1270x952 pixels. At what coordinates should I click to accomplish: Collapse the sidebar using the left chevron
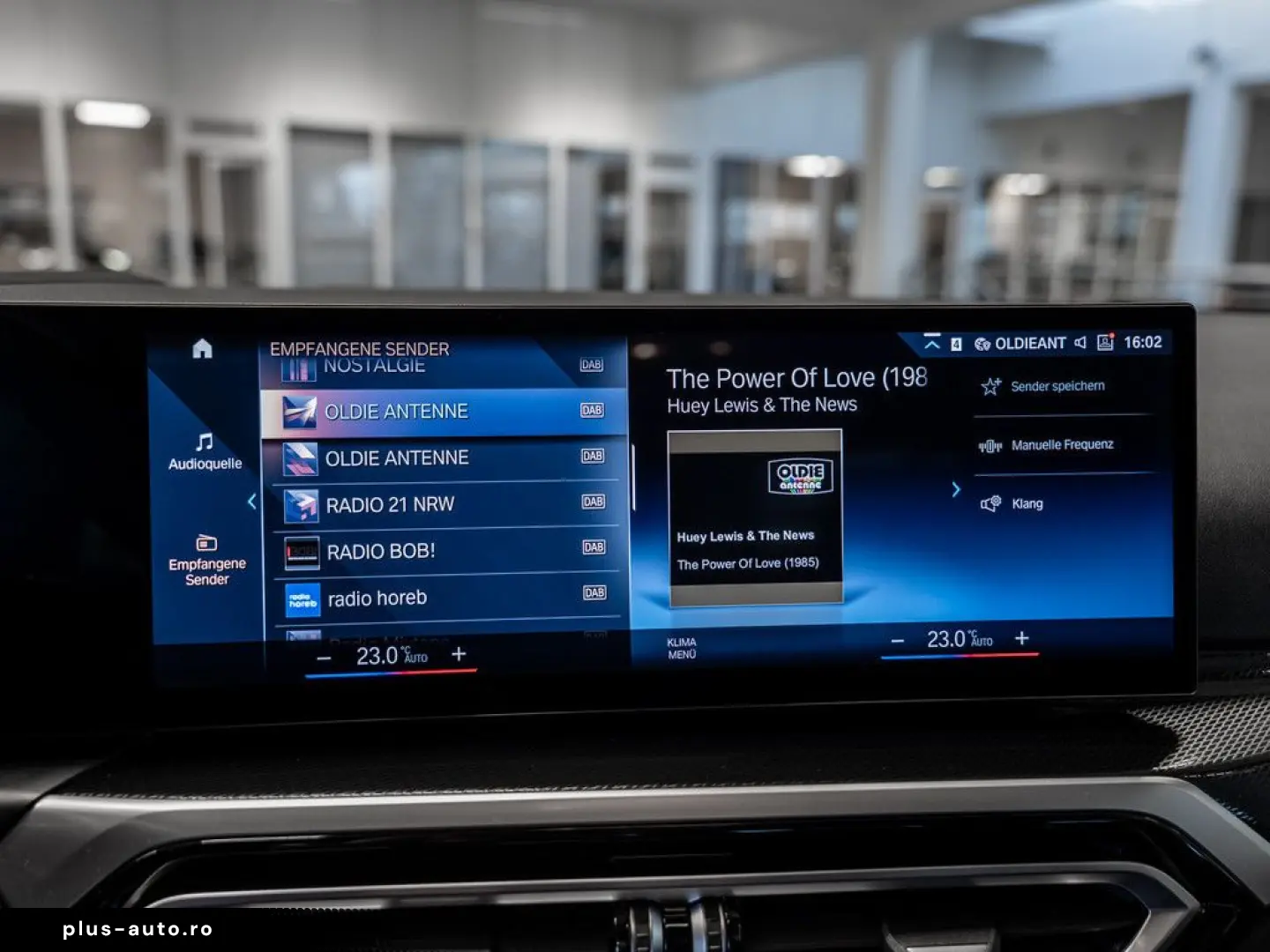click(x=251, y=501)
